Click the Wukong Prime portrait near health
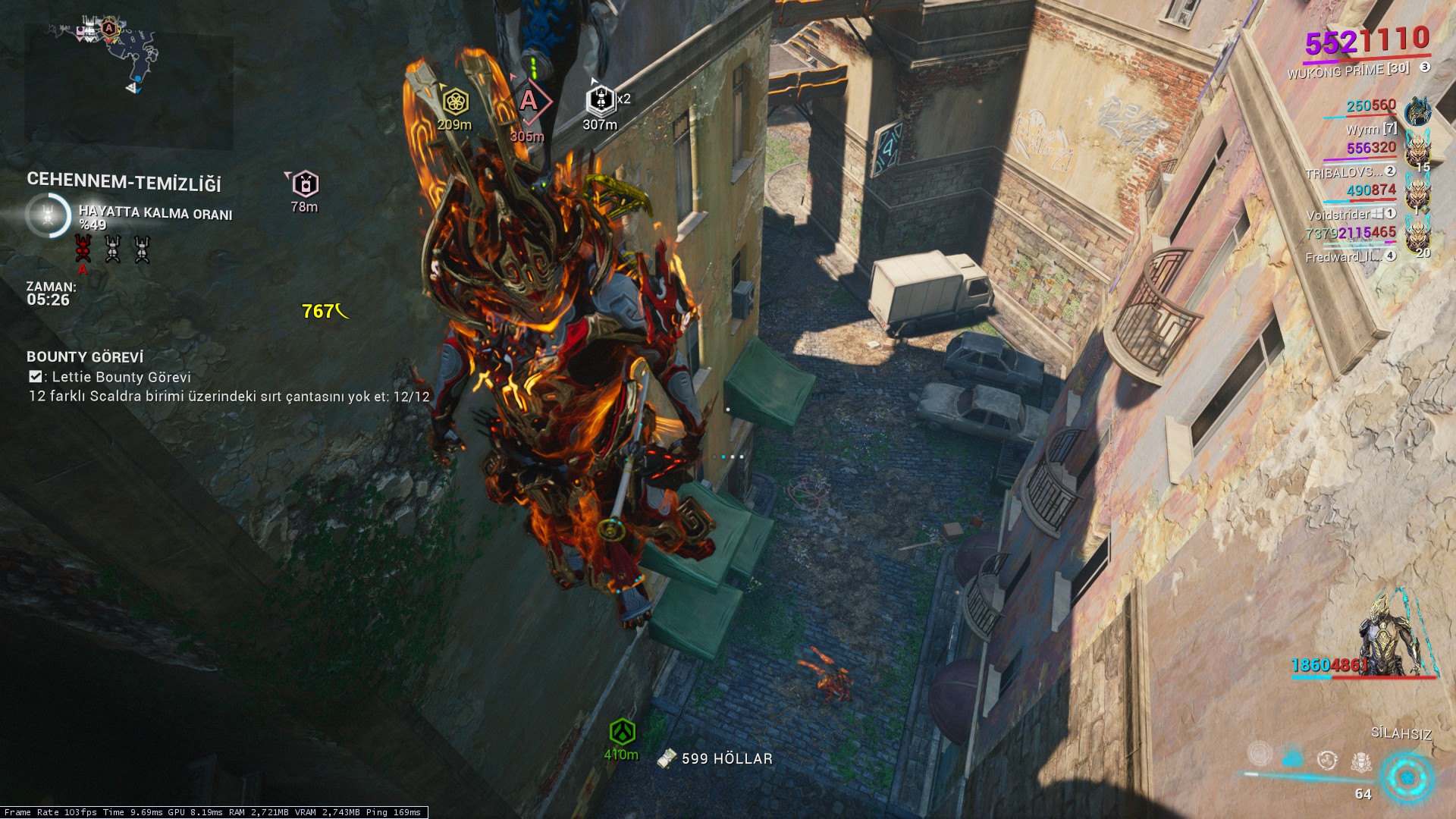 point(1396,635)
